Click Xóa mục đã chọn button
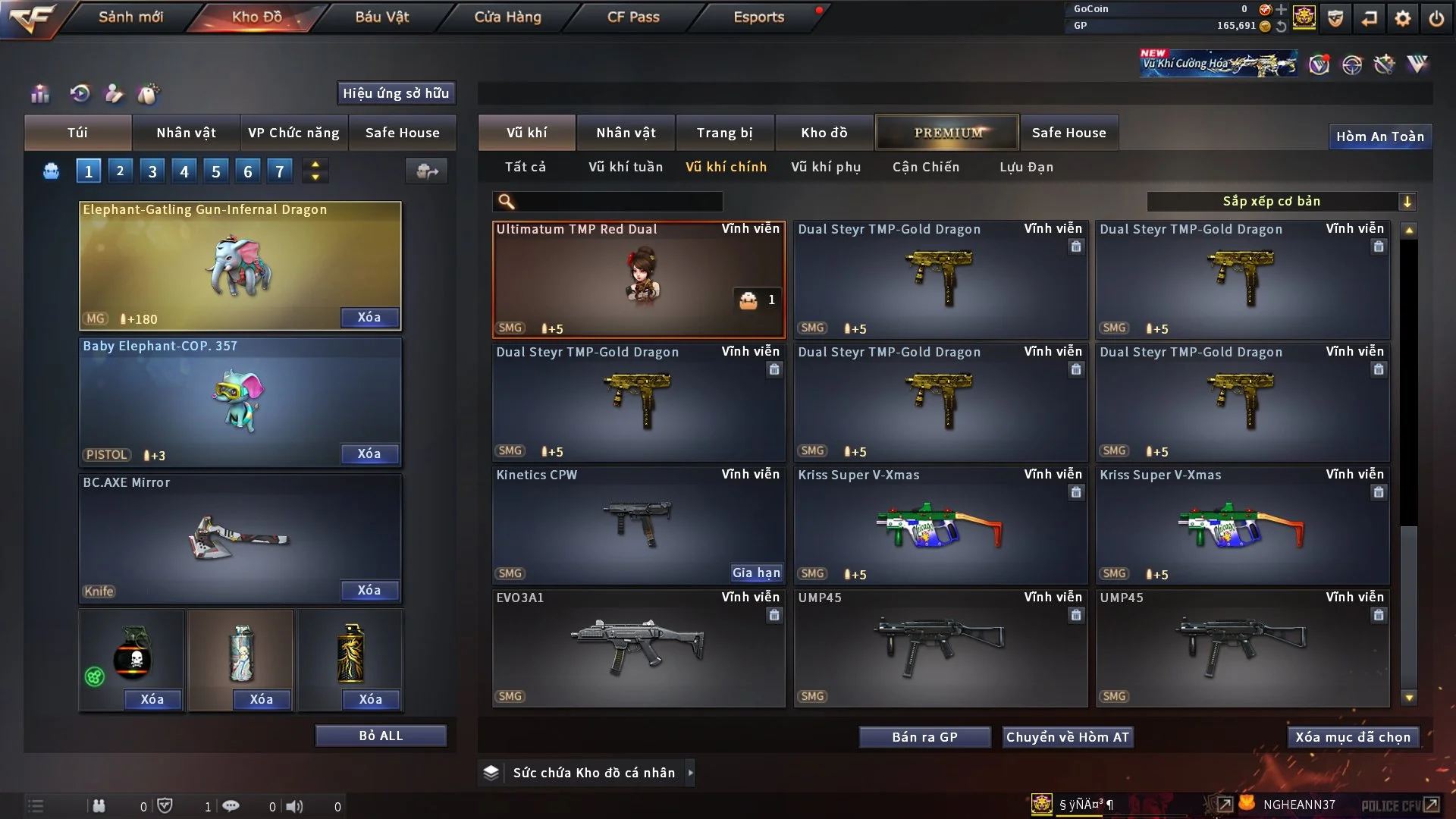The image size is (1456, 819). pos(1352,737)
